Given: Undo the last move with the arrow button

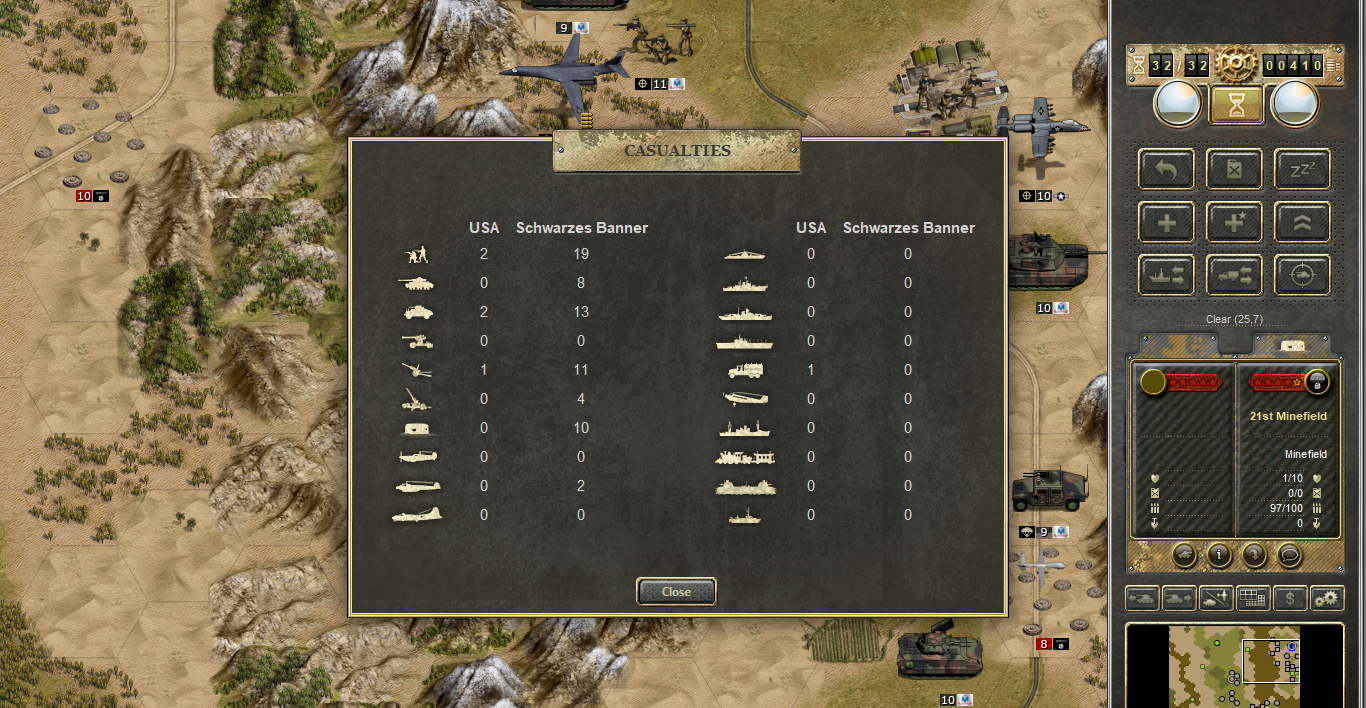Looking at the screenshot, I should coord(1167,169).
